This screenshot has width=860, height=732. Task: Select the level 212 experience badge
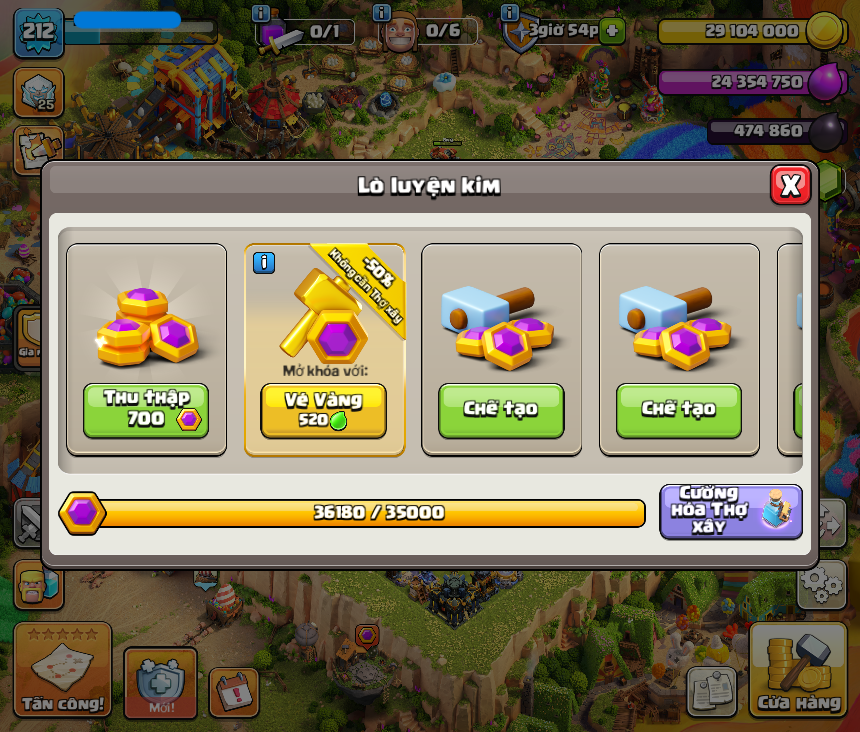(x=38, y=32)
